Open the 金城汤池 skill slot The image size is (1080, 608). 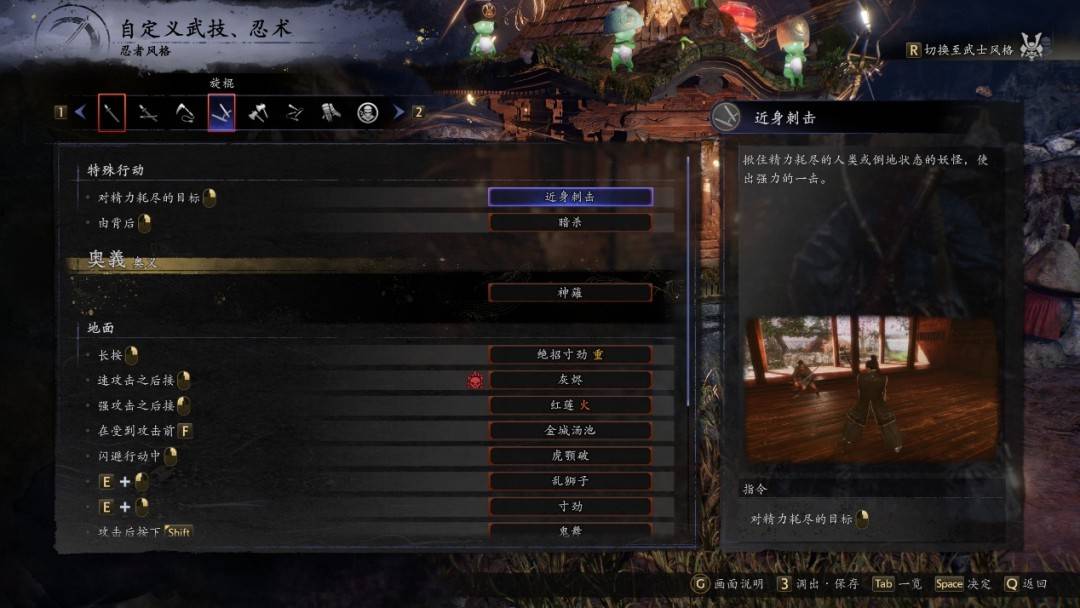(x=570, y=430)
